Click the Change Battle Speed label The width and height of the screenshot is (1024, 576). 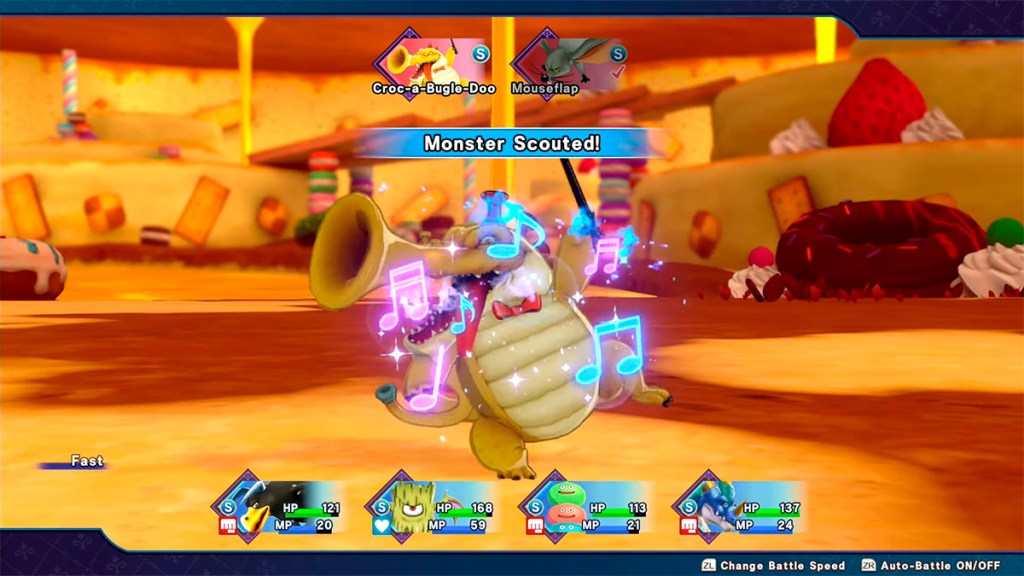coord(781,565)
